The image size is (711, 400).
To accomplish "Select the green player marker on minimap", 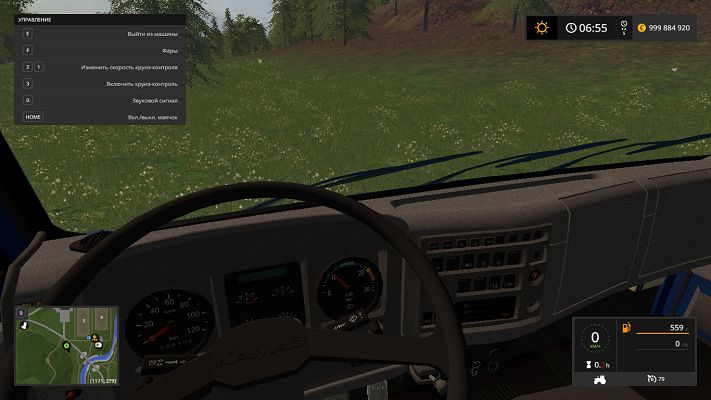I will tap(66, 346).
